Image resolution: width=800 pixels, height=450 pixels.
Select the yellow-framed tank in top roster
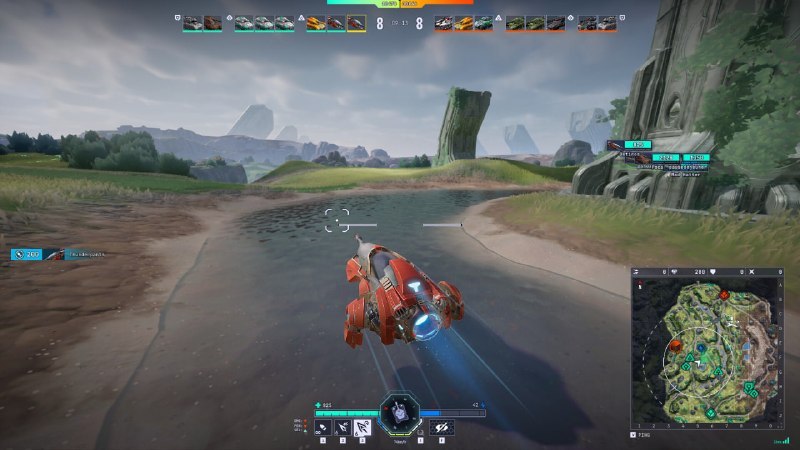pyautogui.click(x=356, y=23)
